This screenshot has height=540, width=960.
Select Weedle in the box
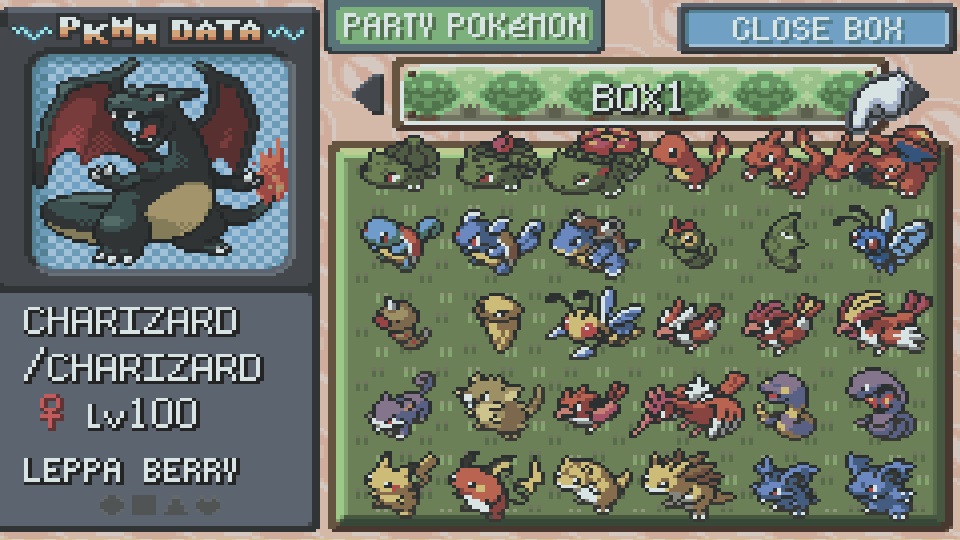(x=398, y=322)
